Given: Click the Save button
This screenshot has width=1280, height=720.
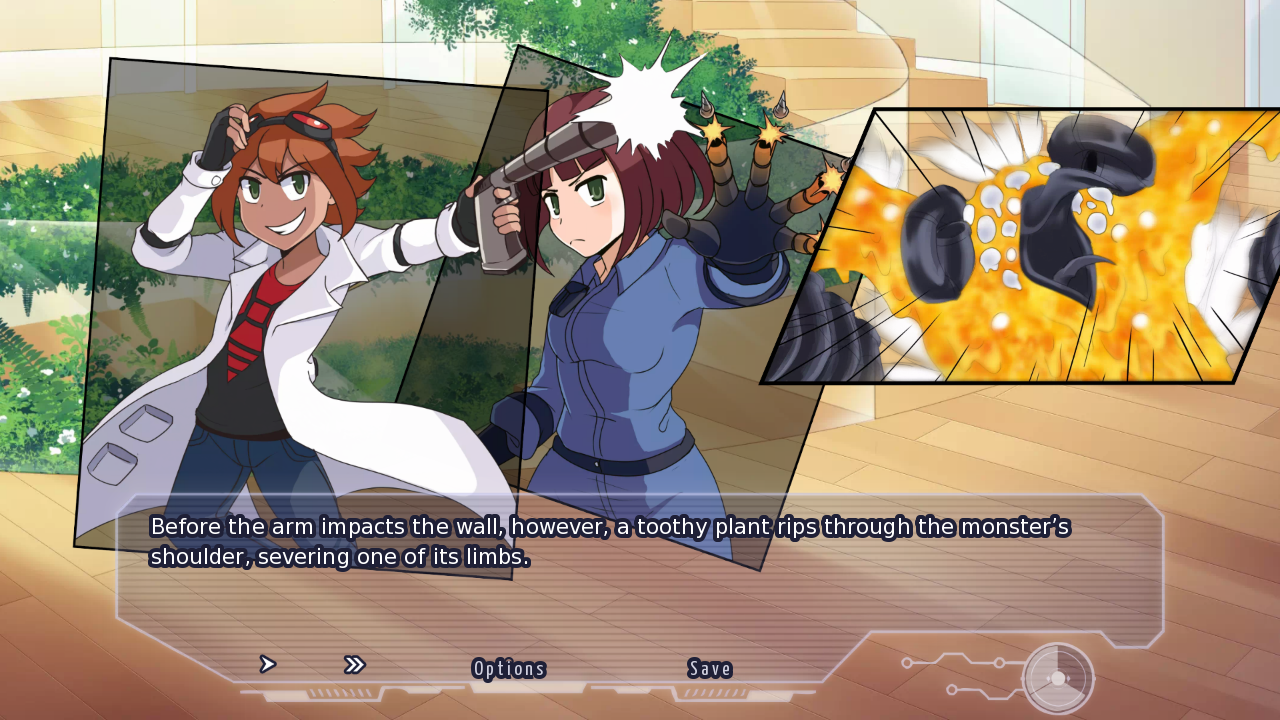Looking at the screenshot, I should 710,669.
